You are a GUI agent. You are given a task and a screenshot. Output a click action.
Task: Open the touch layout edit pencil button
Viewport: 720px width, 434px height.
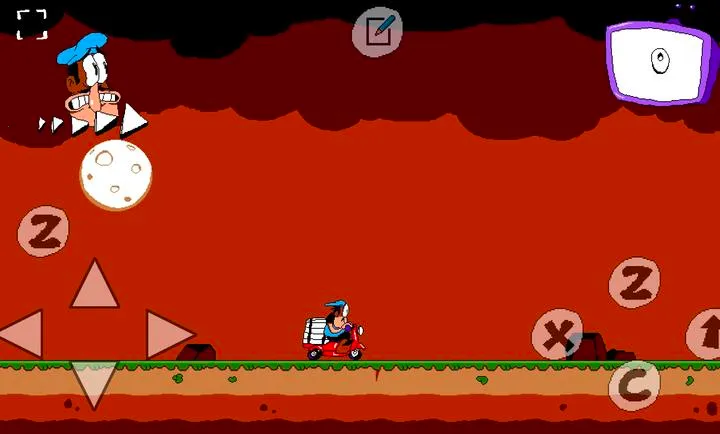[x=377, y=32]
